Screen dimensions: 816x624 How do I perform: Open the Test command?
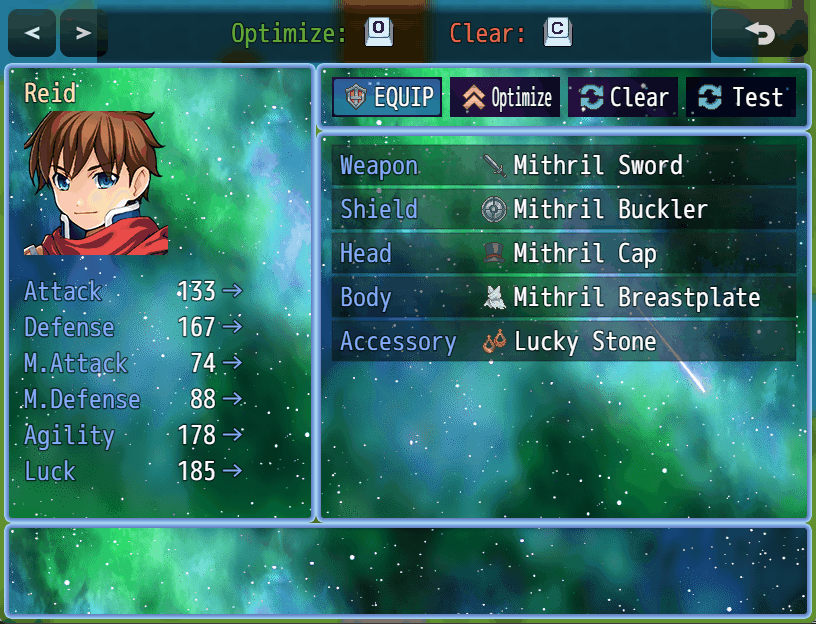click(x=741, y=97)
